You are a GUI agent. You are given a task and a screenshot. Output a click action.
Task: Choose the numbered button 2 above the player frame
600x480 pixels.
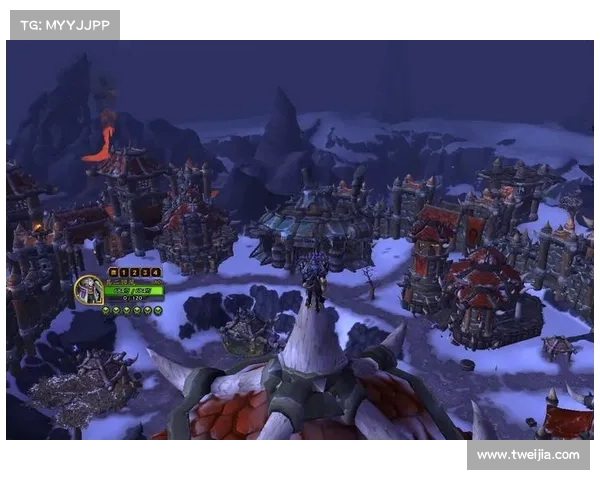pyautogui.click(x=134, y=272)
